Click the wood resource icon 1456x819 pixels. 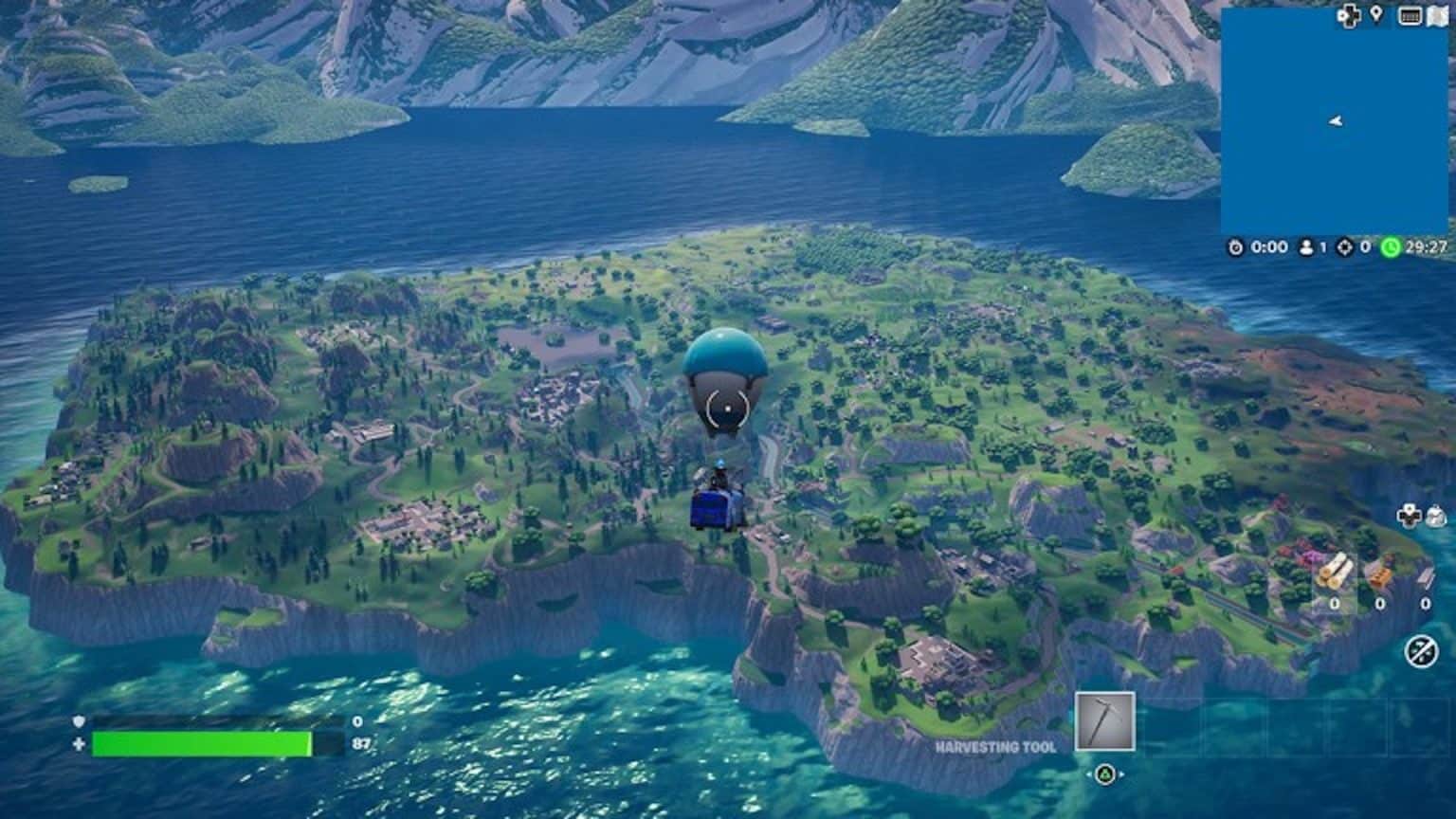tap(1335, 572)
